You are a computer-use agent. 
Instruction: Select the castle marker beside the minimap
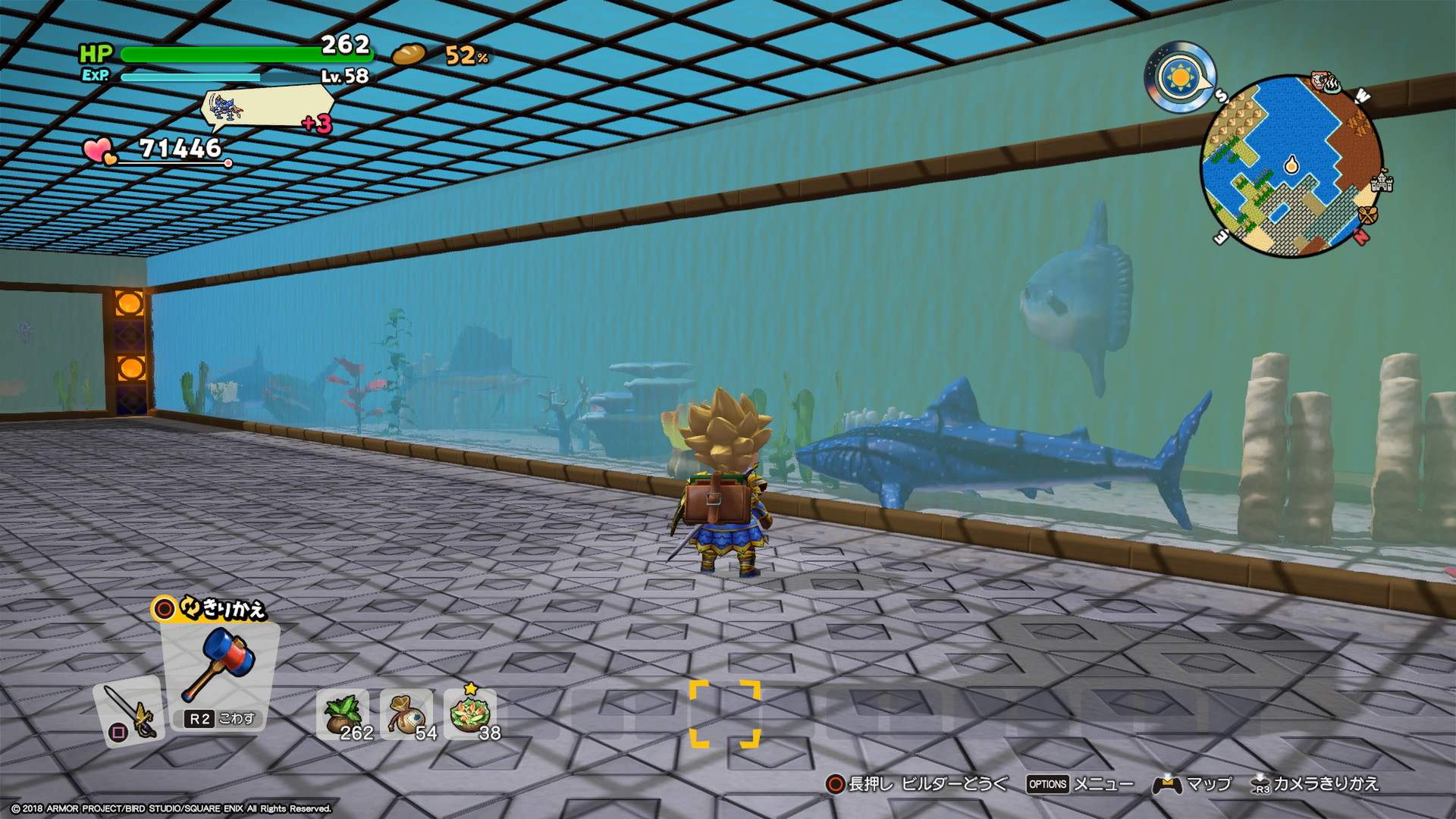1382,182
